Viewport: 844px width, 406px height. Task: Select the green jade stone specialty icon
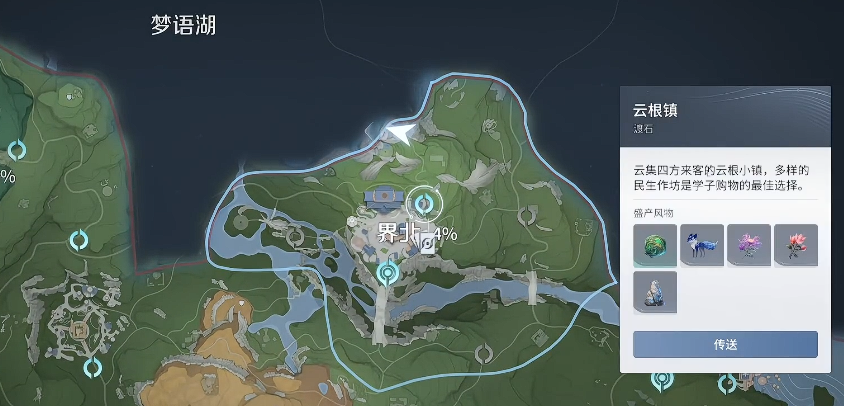pyautogui.click(x=654, y=245)
